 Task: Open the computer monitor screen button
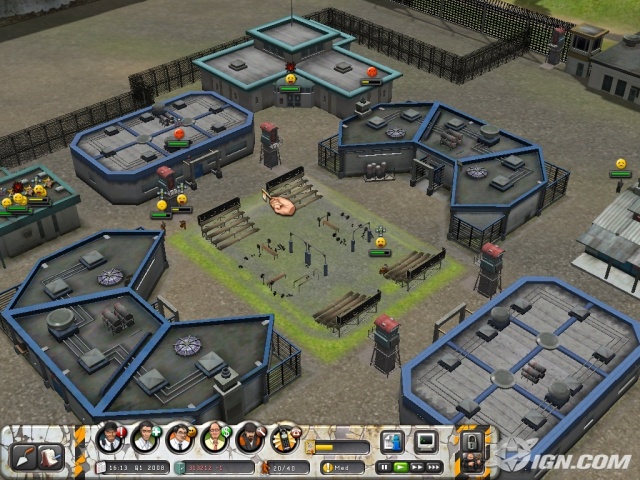click(426, 441)
